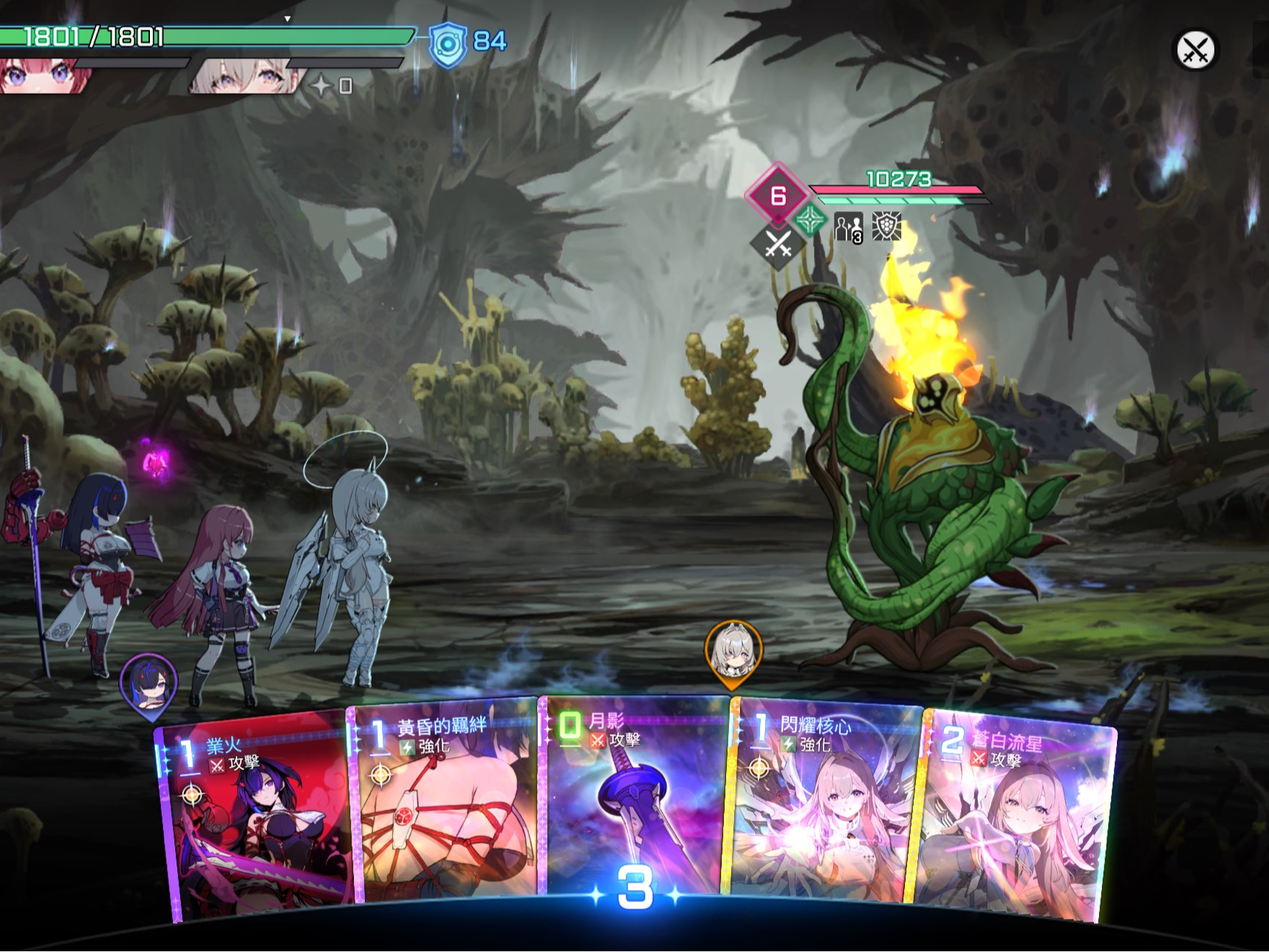
Task: View the enemy's spiked shield status effect
Action: (886, 227)
